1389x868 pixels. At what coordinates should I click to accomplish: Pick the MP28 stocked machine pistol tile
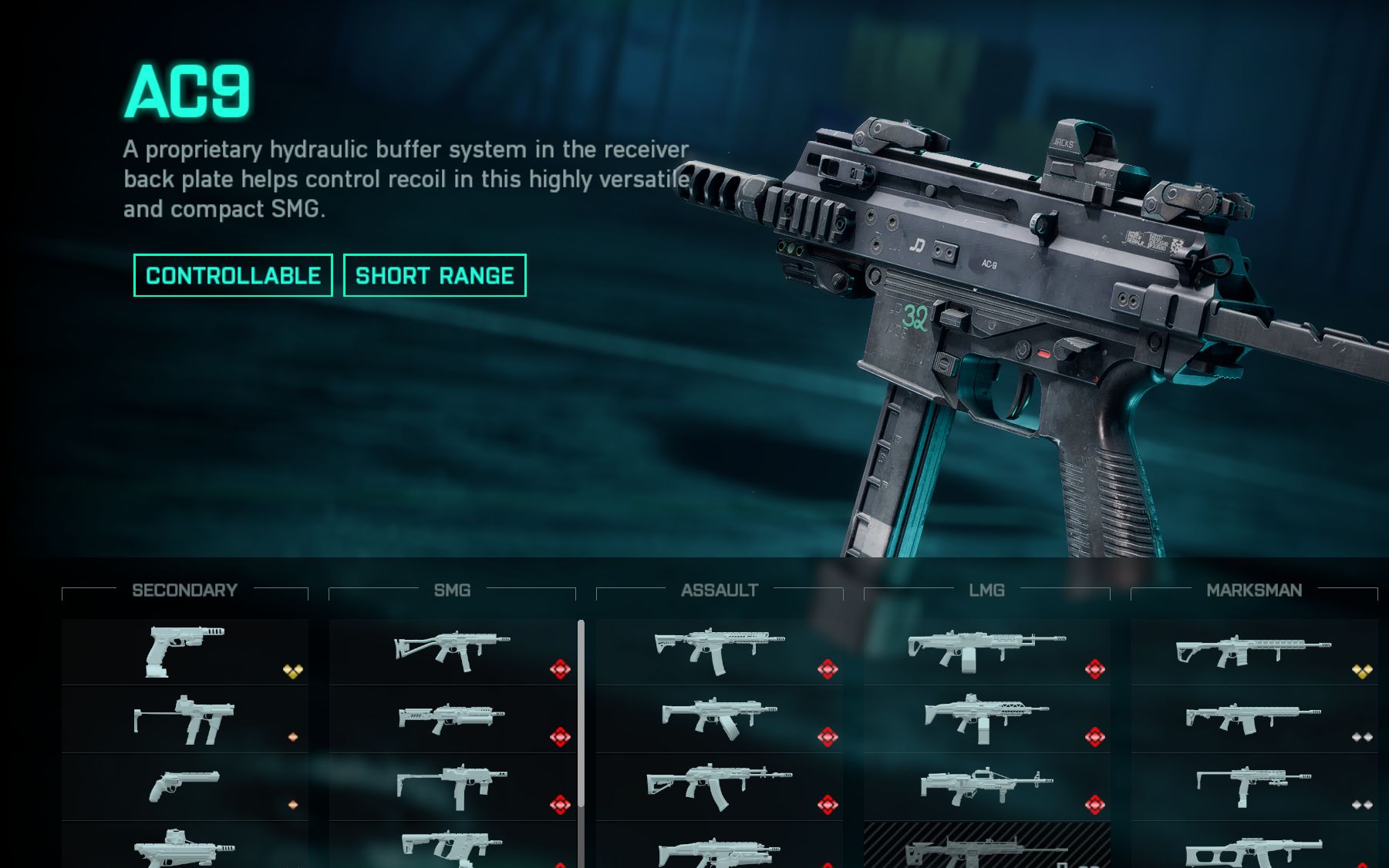pyautogui.click(x=184, y=719)
